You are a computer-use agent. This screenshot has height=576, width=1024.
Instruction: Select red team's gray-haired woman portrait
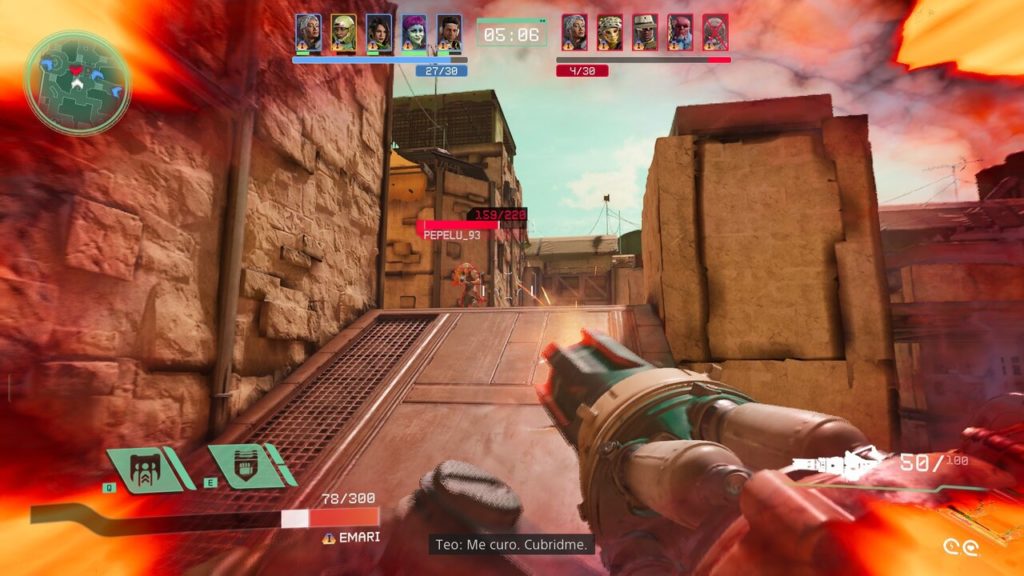[574, 33]
